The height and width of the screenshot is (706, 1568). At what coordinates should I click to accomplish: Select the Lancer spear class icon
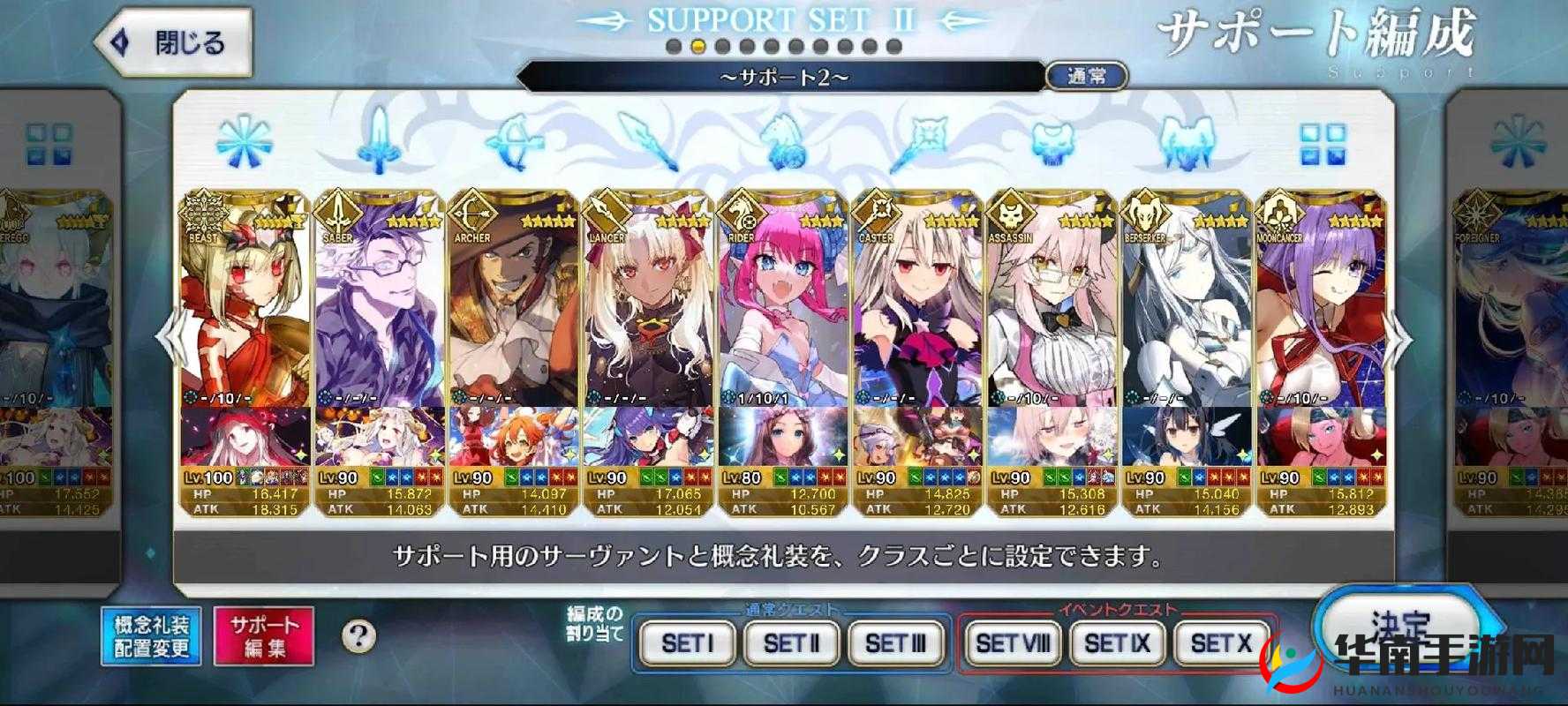(649, 141)
